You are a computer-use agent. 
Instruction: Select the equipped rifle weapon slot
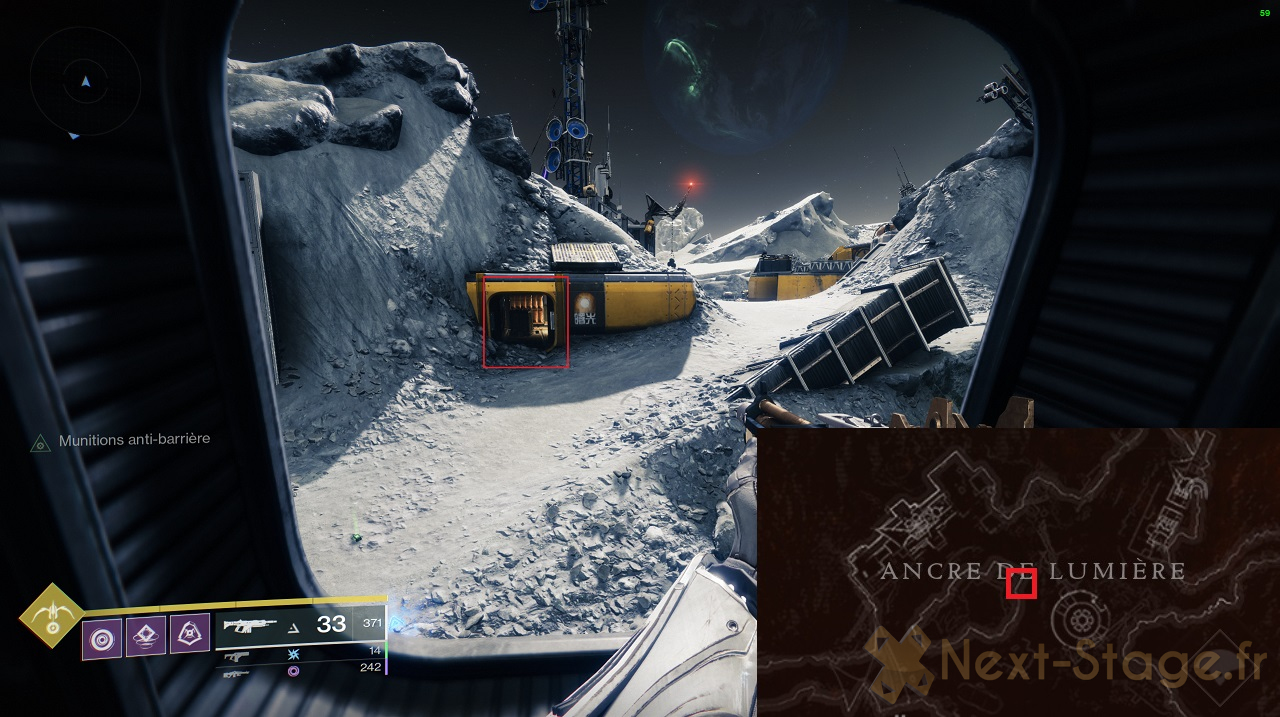click(299, 625)
